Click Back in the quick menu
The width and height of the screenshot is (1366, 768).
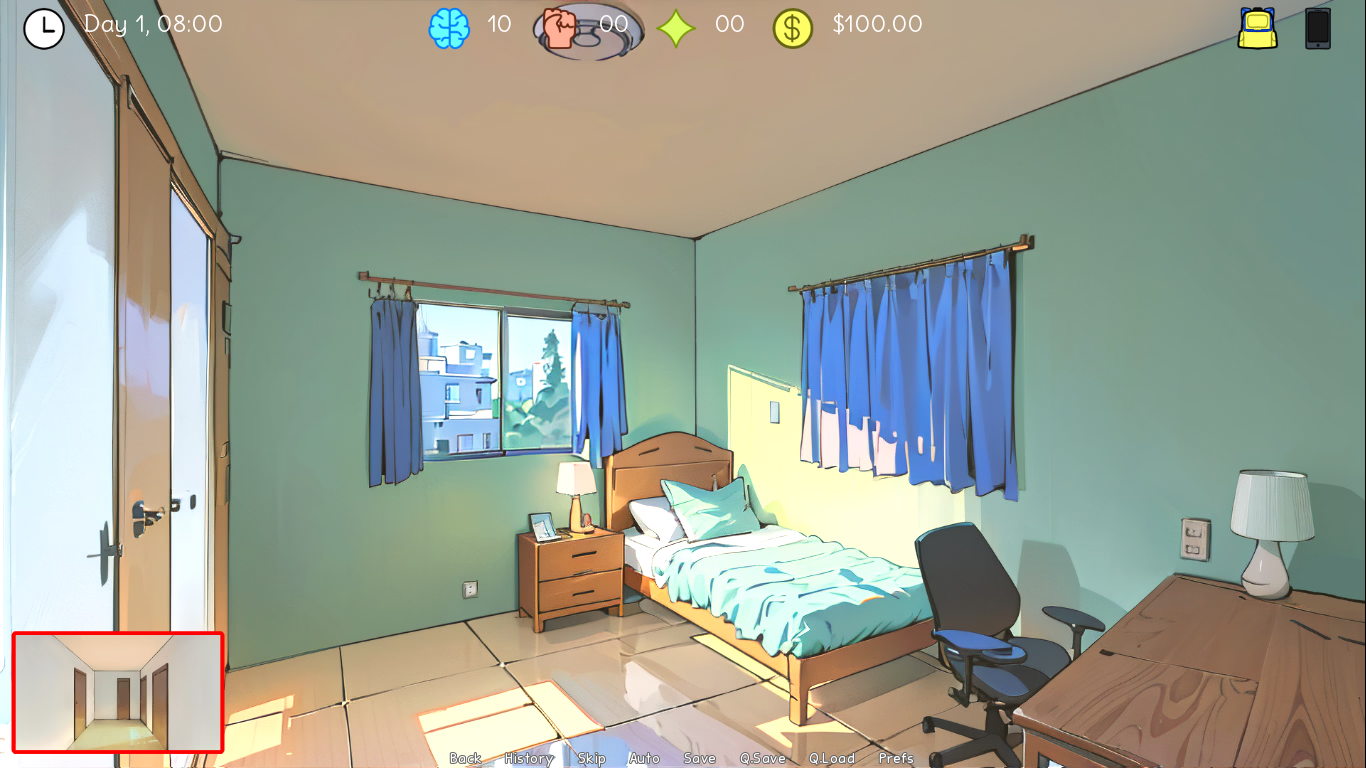(x=465, y=758)
